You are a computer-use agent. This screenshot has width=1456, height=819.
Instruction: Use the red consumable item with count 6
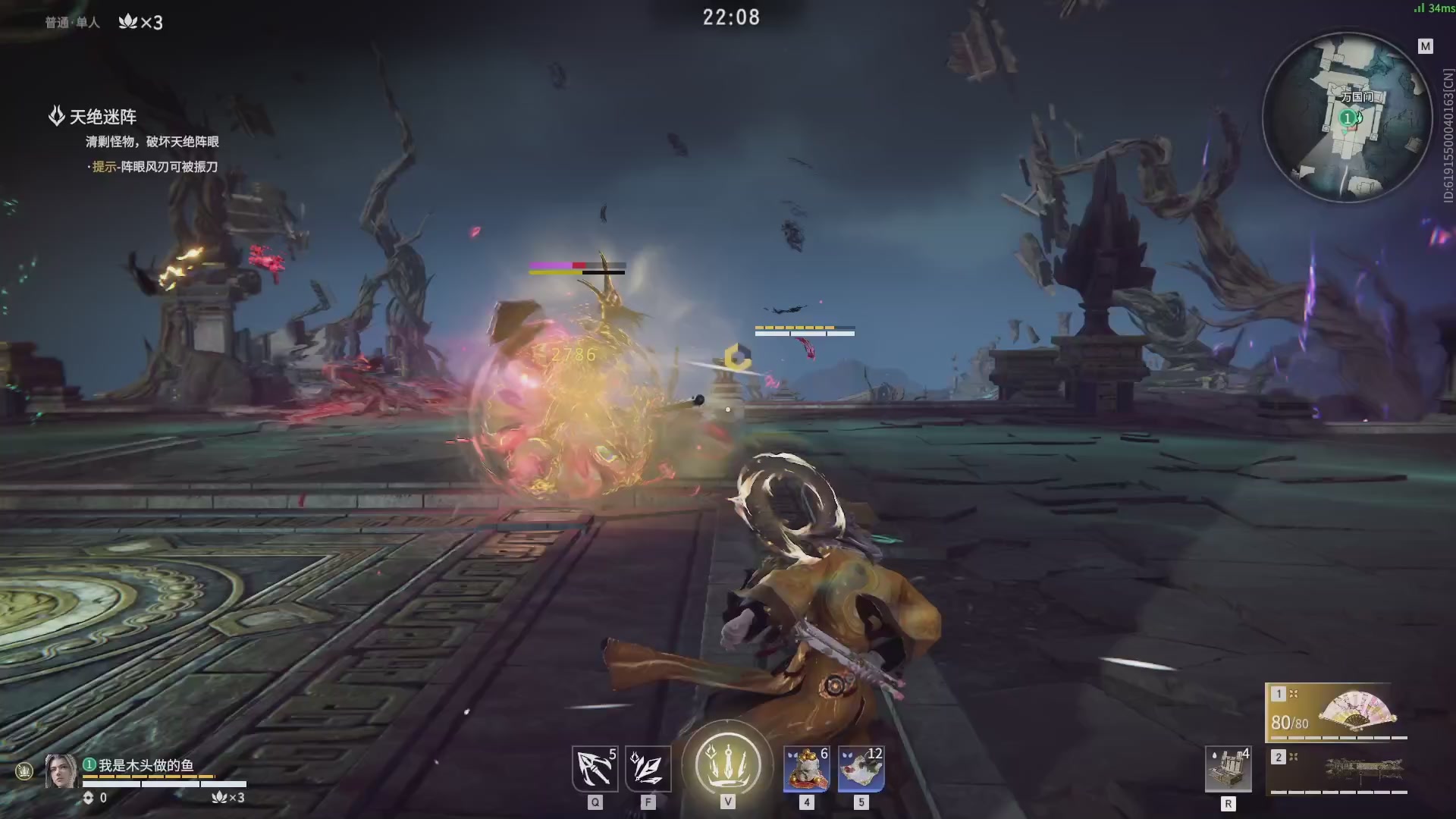click(x=806, y=768)
